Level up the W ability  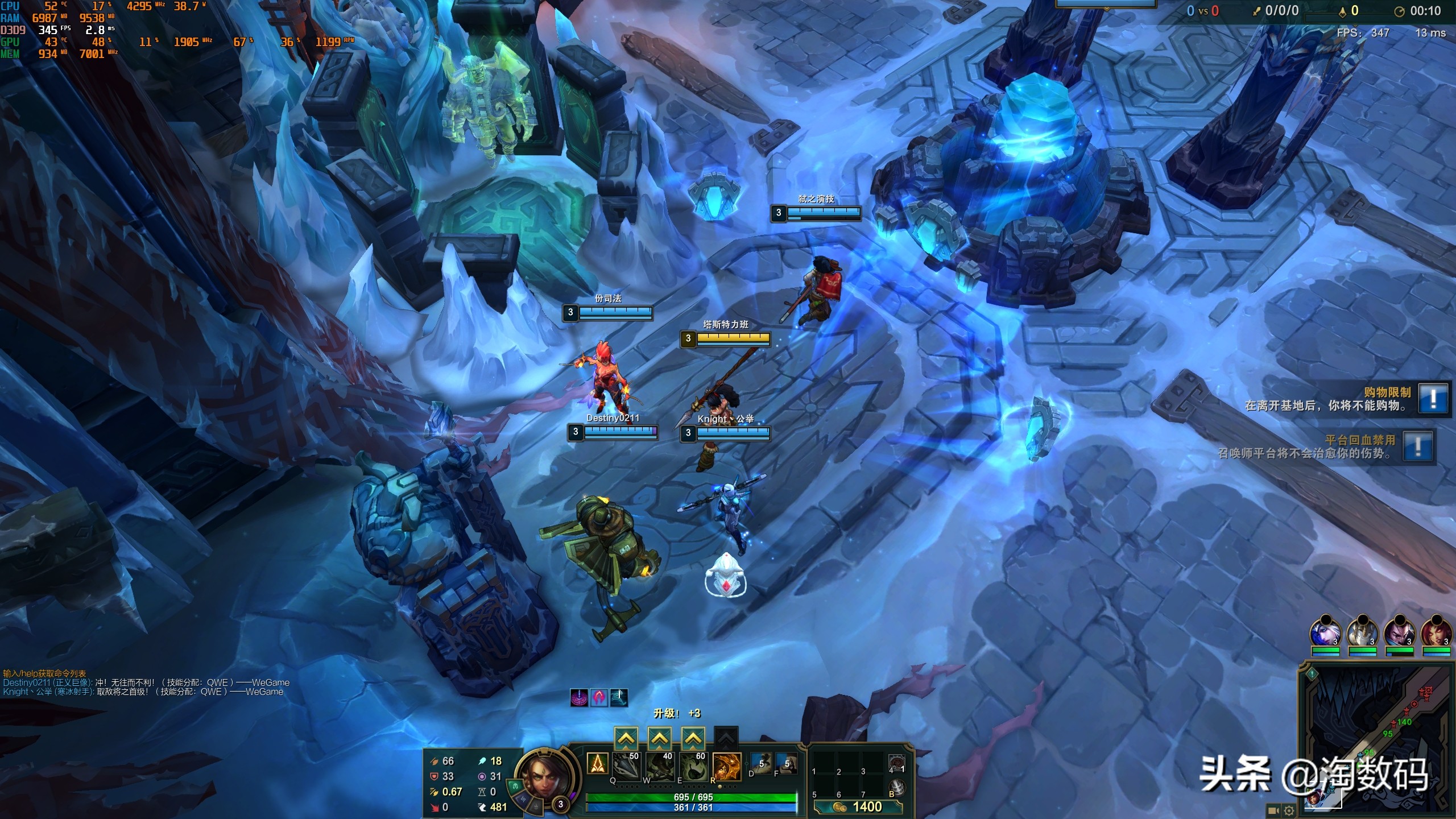coord(659,738)
